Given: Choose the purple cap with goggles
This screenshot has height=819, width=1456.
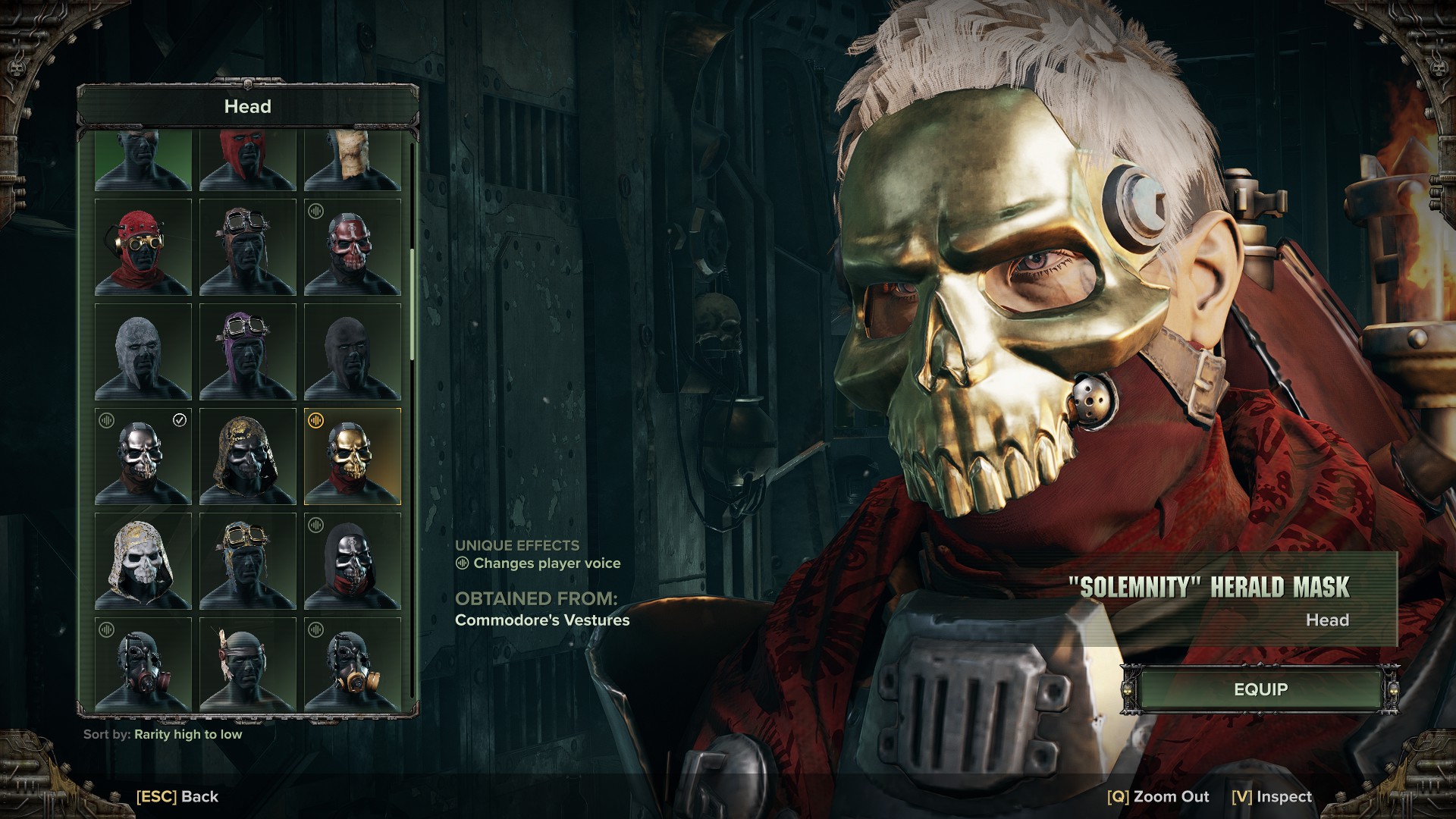Looking at the screenshot, I should (248, 352).
